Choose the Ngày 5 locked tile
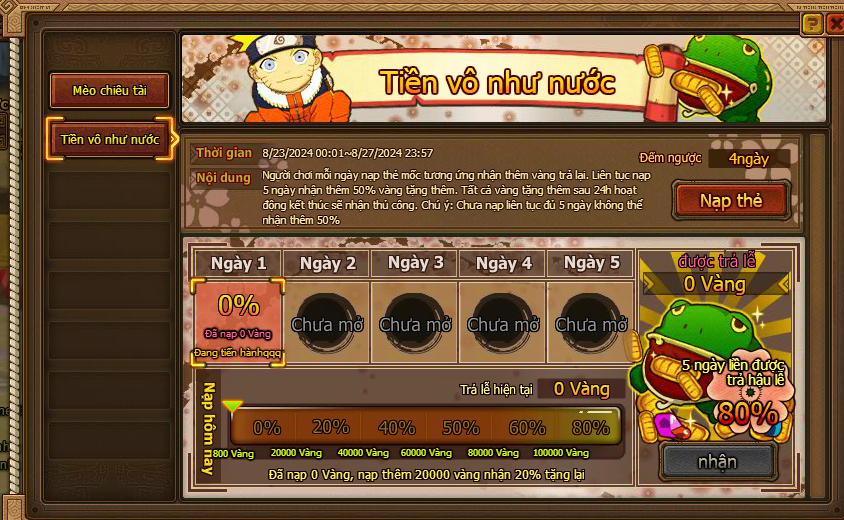The height and width of the screenshot is (520, 844). 590,322
